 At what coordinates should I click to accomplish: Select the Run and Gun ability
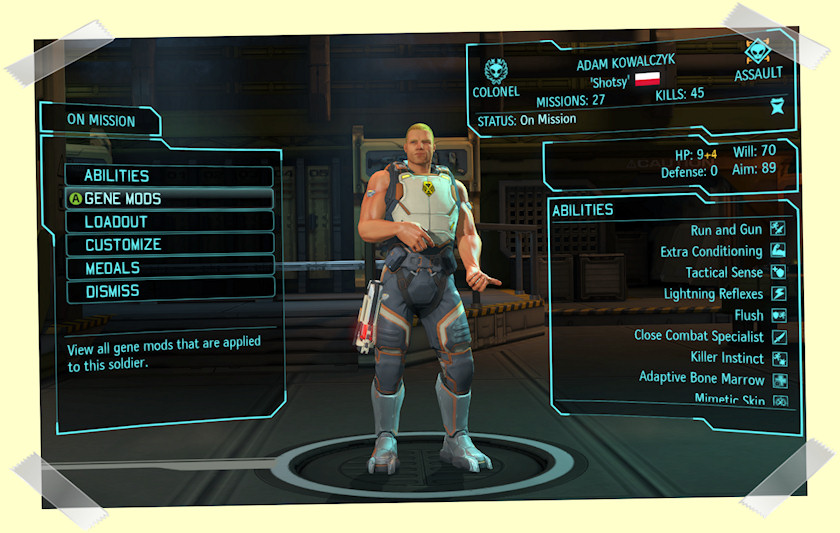[x=725, y=230]
